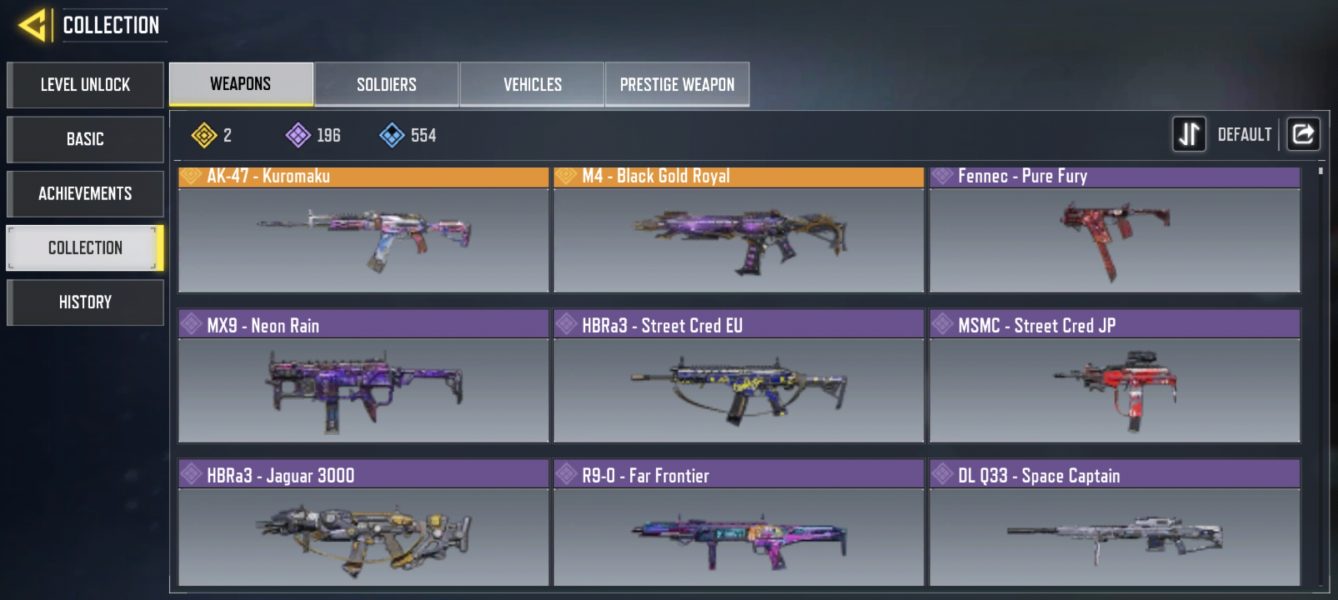This screenshot has height=600, width=1338.
Task: Pick the HBRa3 Street Cred EU card
Action: point(738,377)
